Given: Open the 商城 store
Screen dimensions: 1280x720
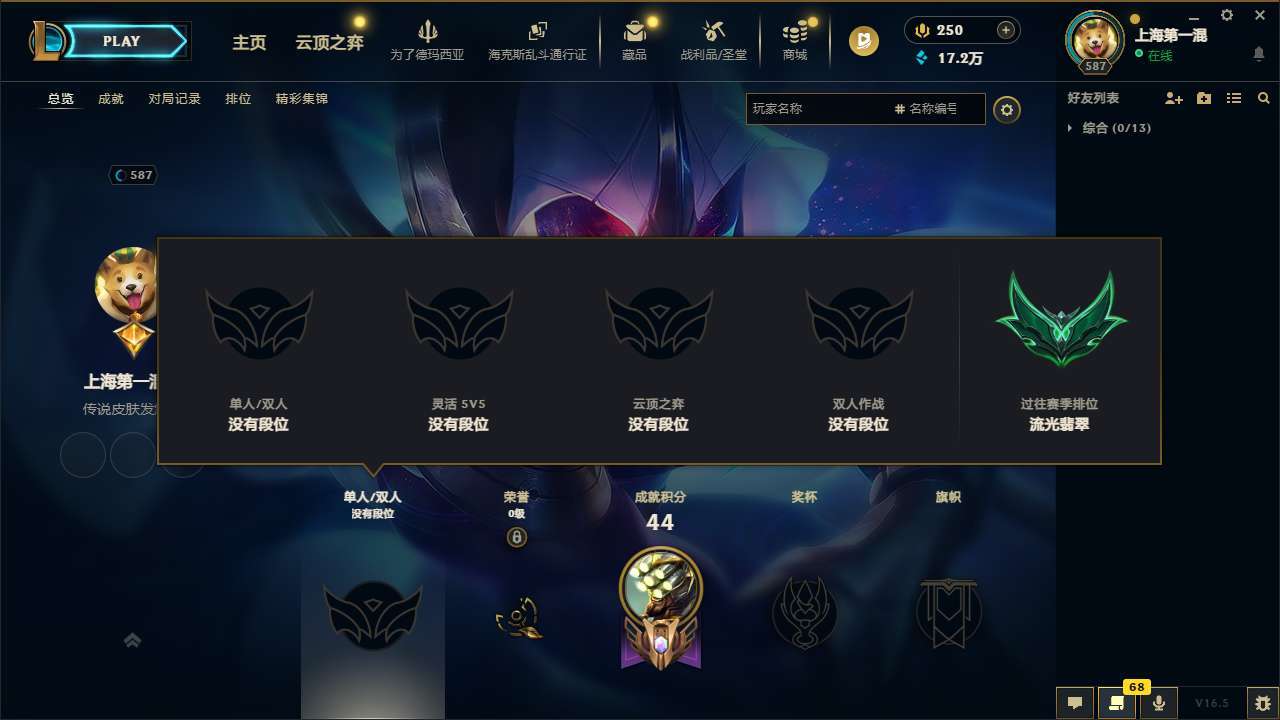Looking at the screenshot, I should point(795,41).
